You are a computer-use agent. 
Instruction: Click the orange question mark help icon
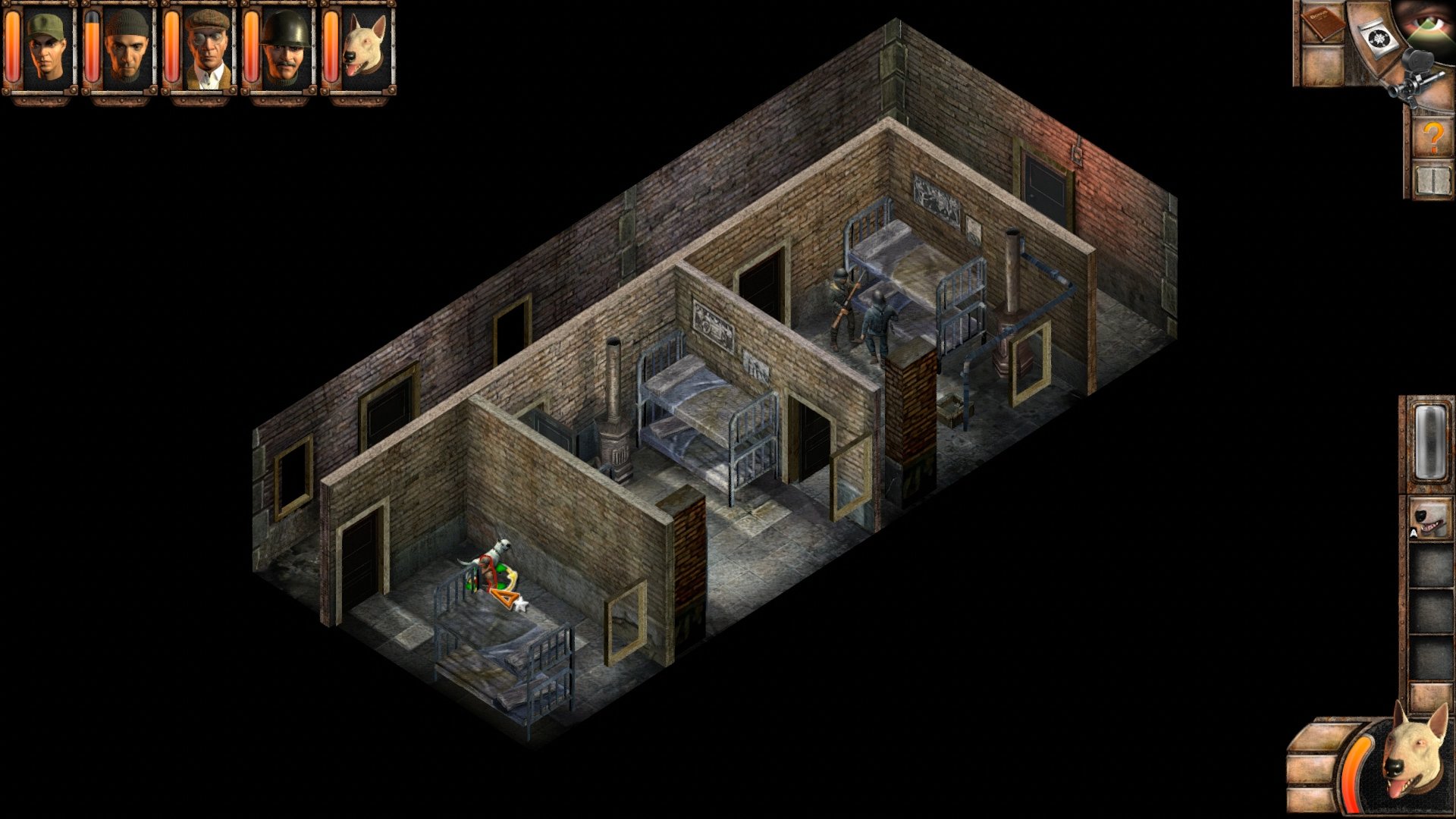pos(1434,136)
